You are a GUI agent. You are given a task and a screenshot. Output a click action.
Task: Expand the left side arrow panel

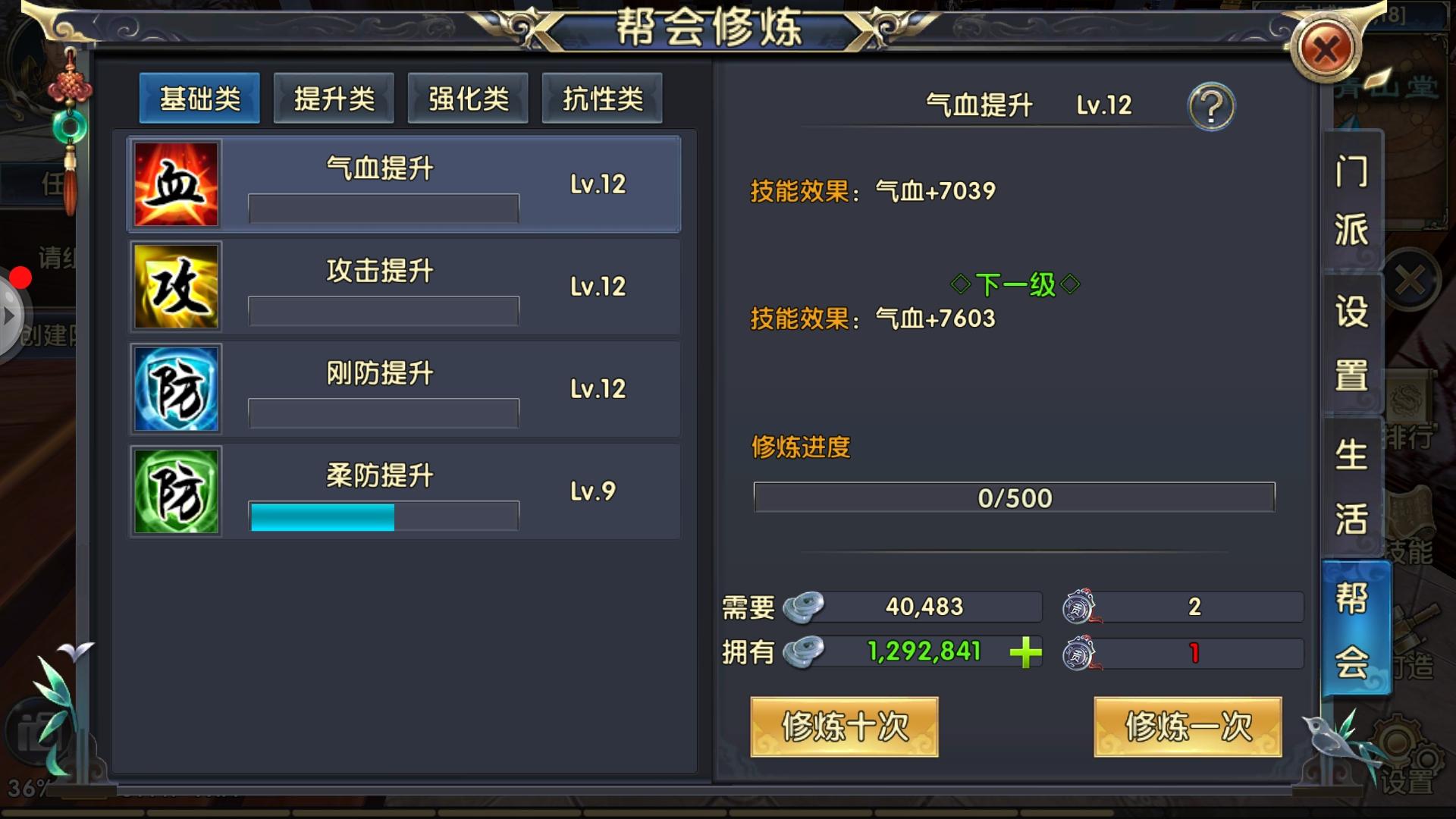tap(9, 316)
